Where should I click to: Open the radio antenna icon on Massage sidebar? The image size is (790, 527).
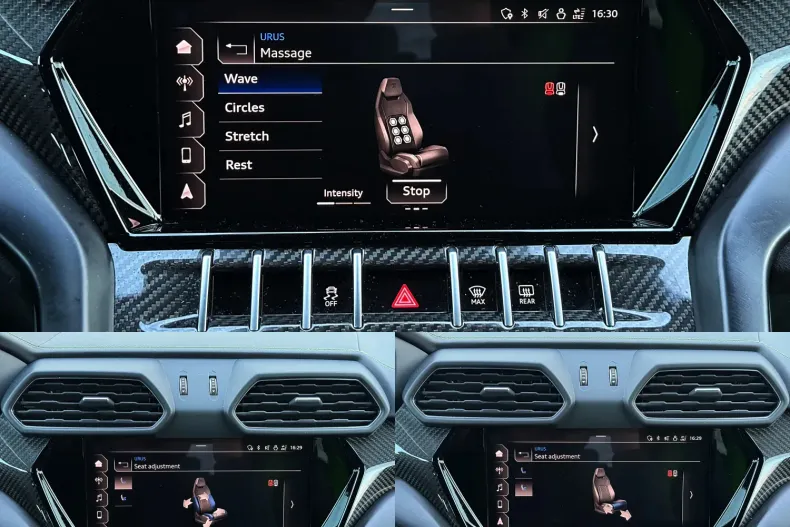point(185,83)
